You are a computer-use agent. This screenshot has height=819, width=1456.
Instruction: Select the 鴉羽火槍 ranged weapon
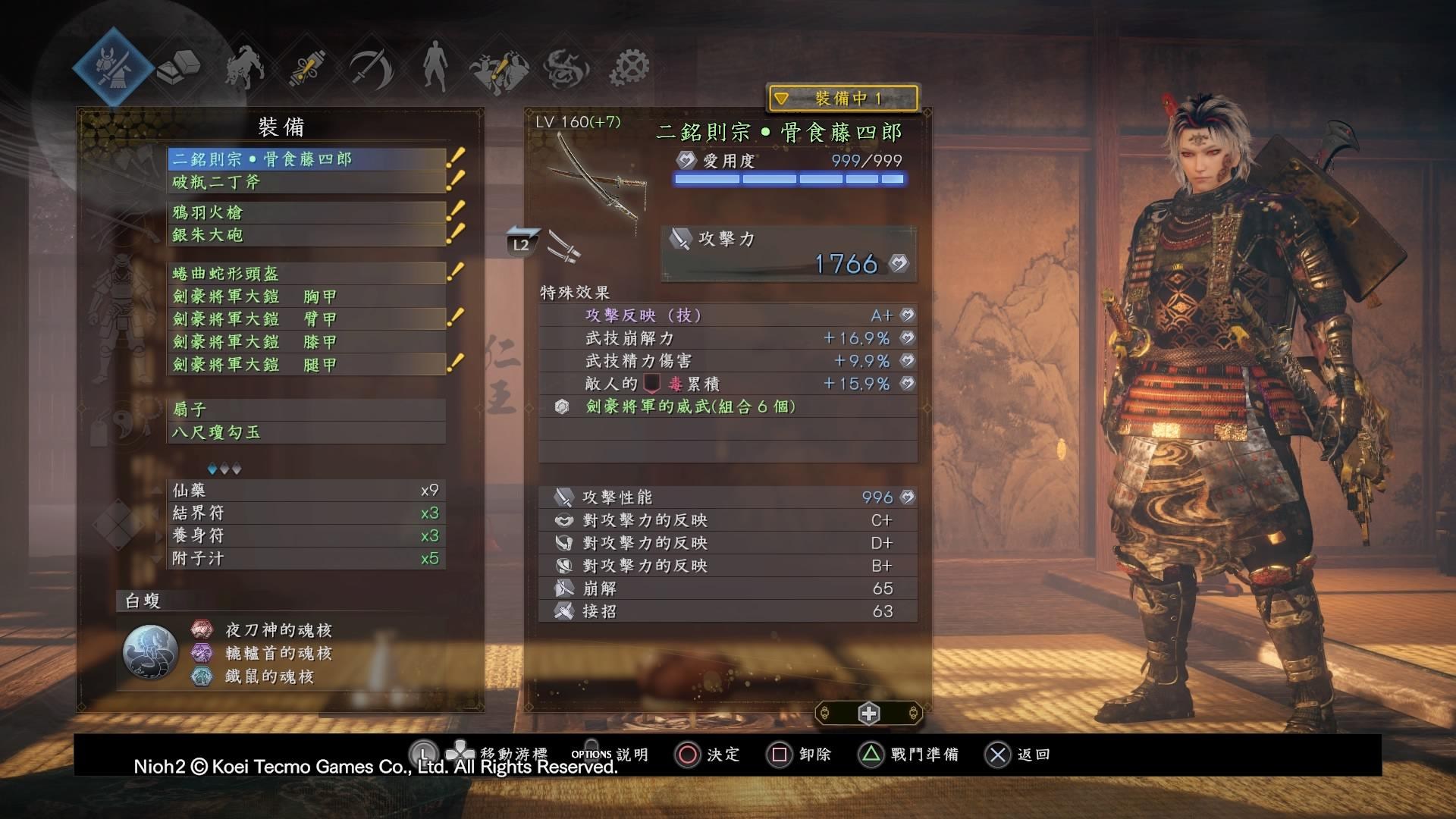(306, 212)
